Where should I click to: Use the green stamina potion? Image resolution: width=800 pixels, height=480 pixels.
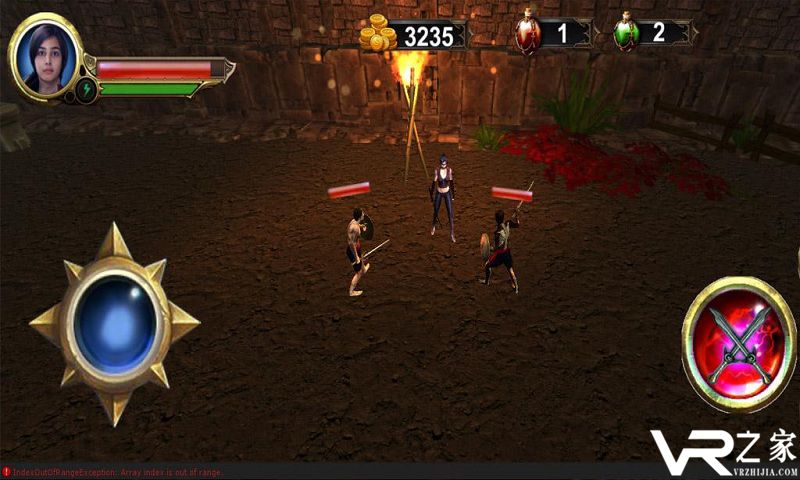pyautogui.click(x=627, y=33)
